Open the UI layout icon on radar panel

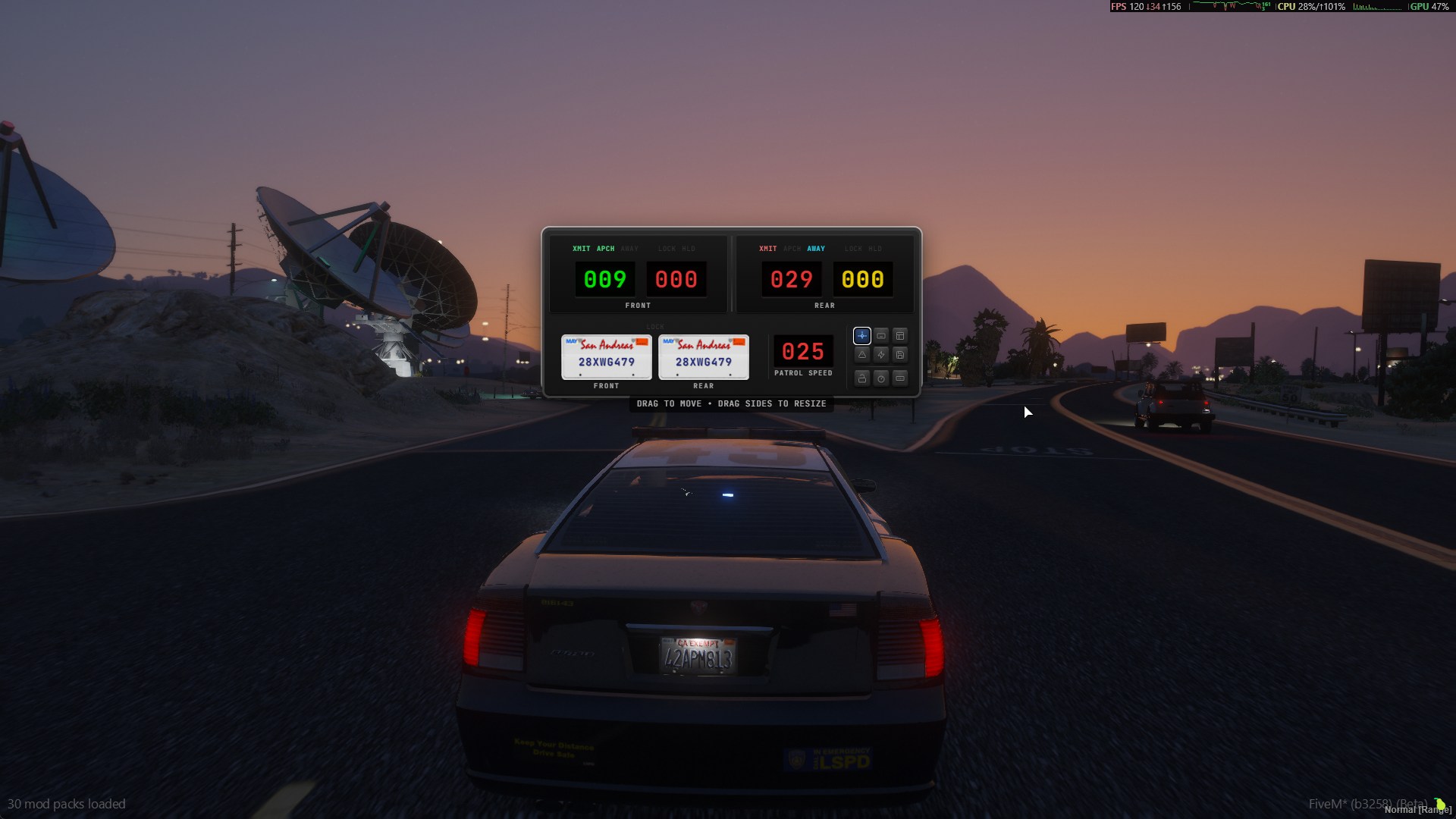pos(900,336)
